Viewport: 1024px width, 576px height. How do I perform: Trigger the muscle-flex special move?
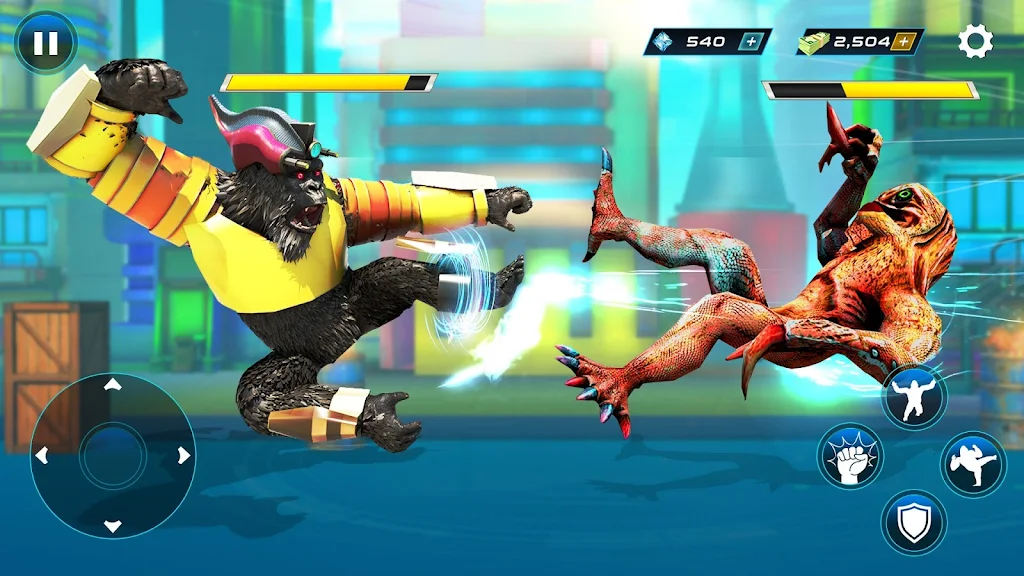coord(913,396)
